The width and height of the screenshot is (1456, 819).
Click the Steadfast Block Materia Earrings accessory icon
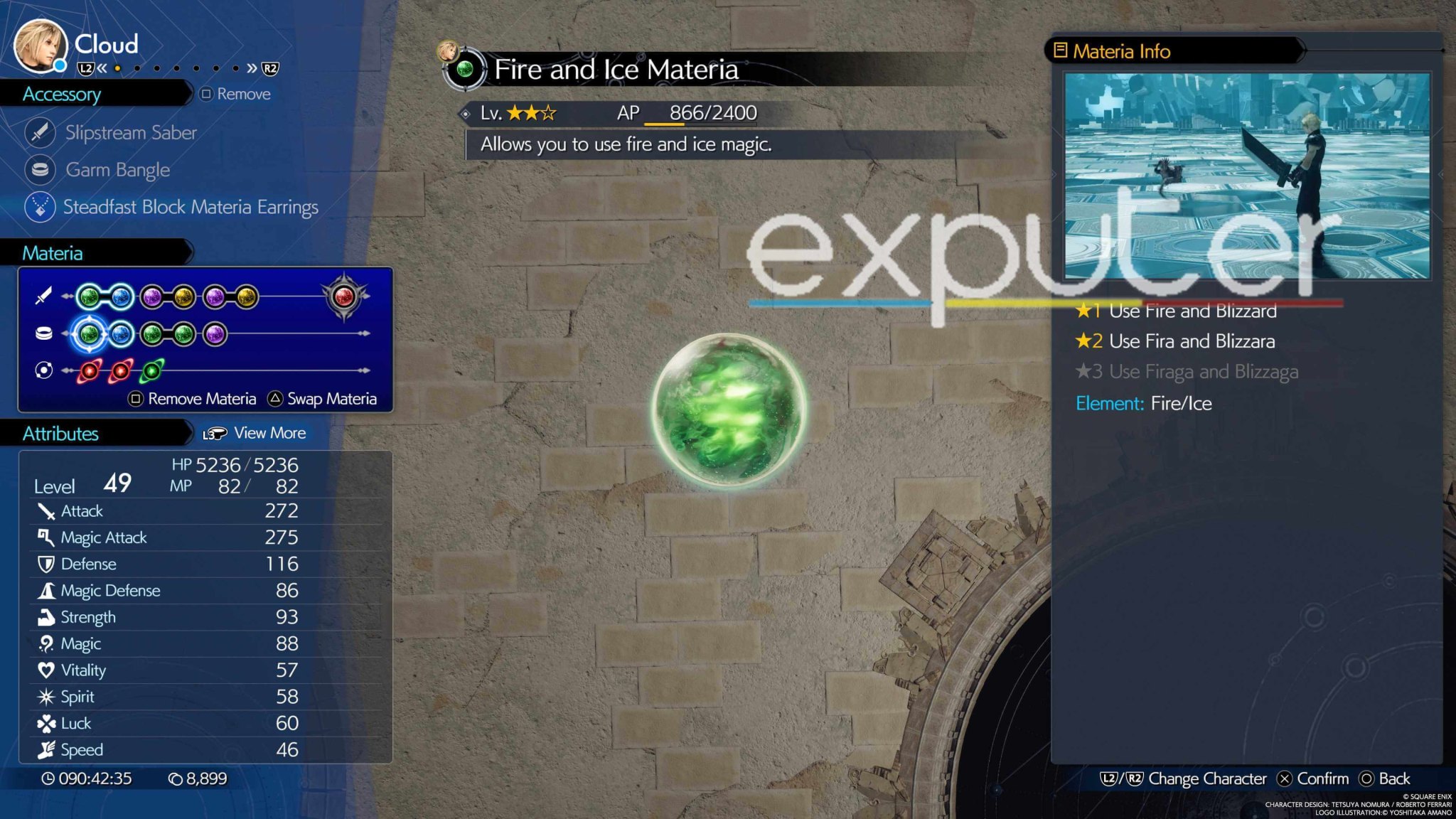coord(41,207)
